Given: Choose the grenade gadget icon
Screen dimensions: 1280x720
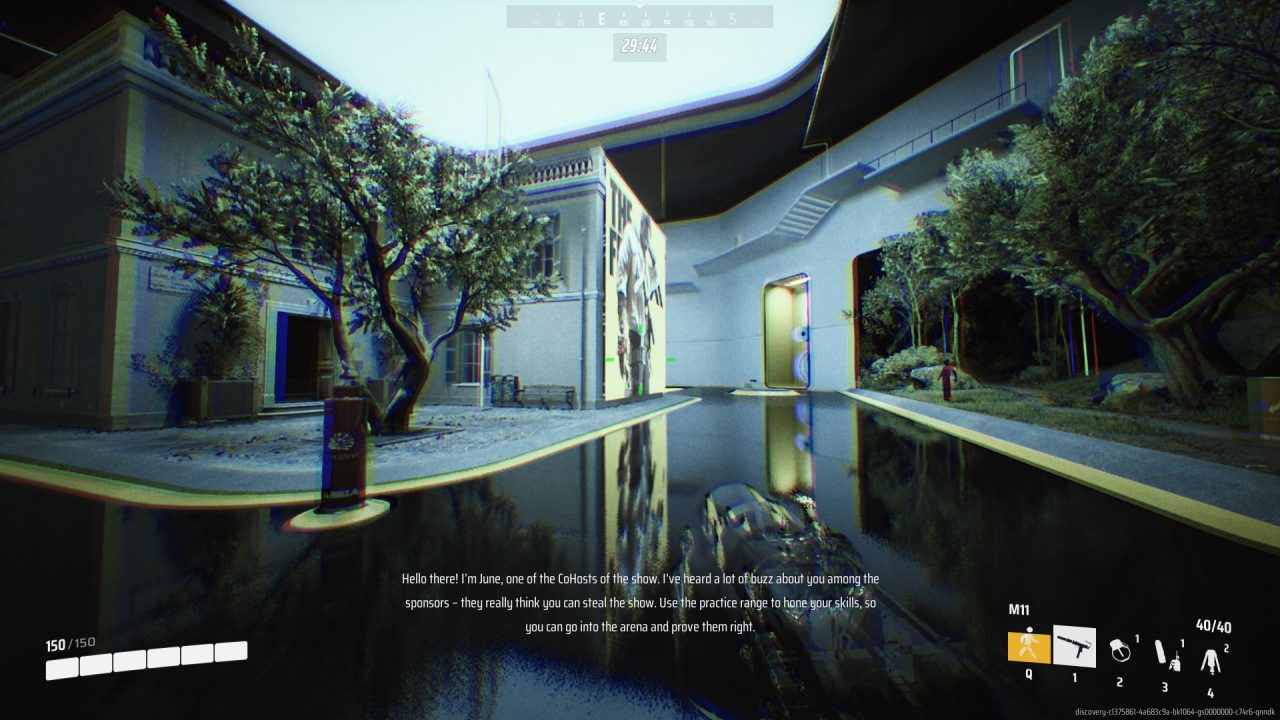Looking at the screenshot, I should 1120,651.
